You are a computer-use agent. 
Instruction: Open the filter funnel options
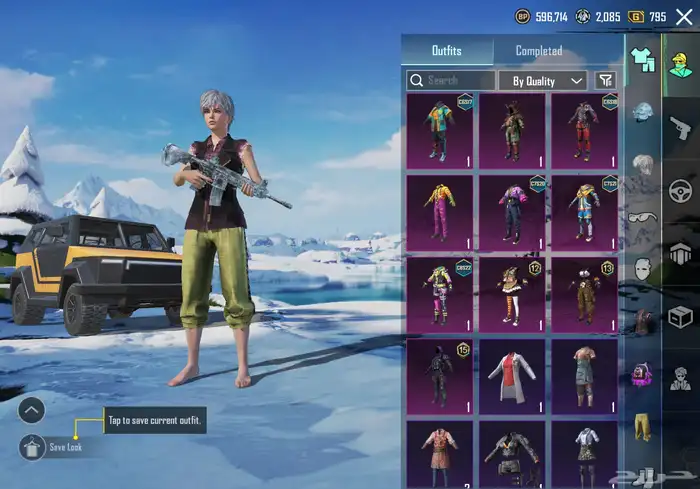pyautogui.click(x=605, y=80)
